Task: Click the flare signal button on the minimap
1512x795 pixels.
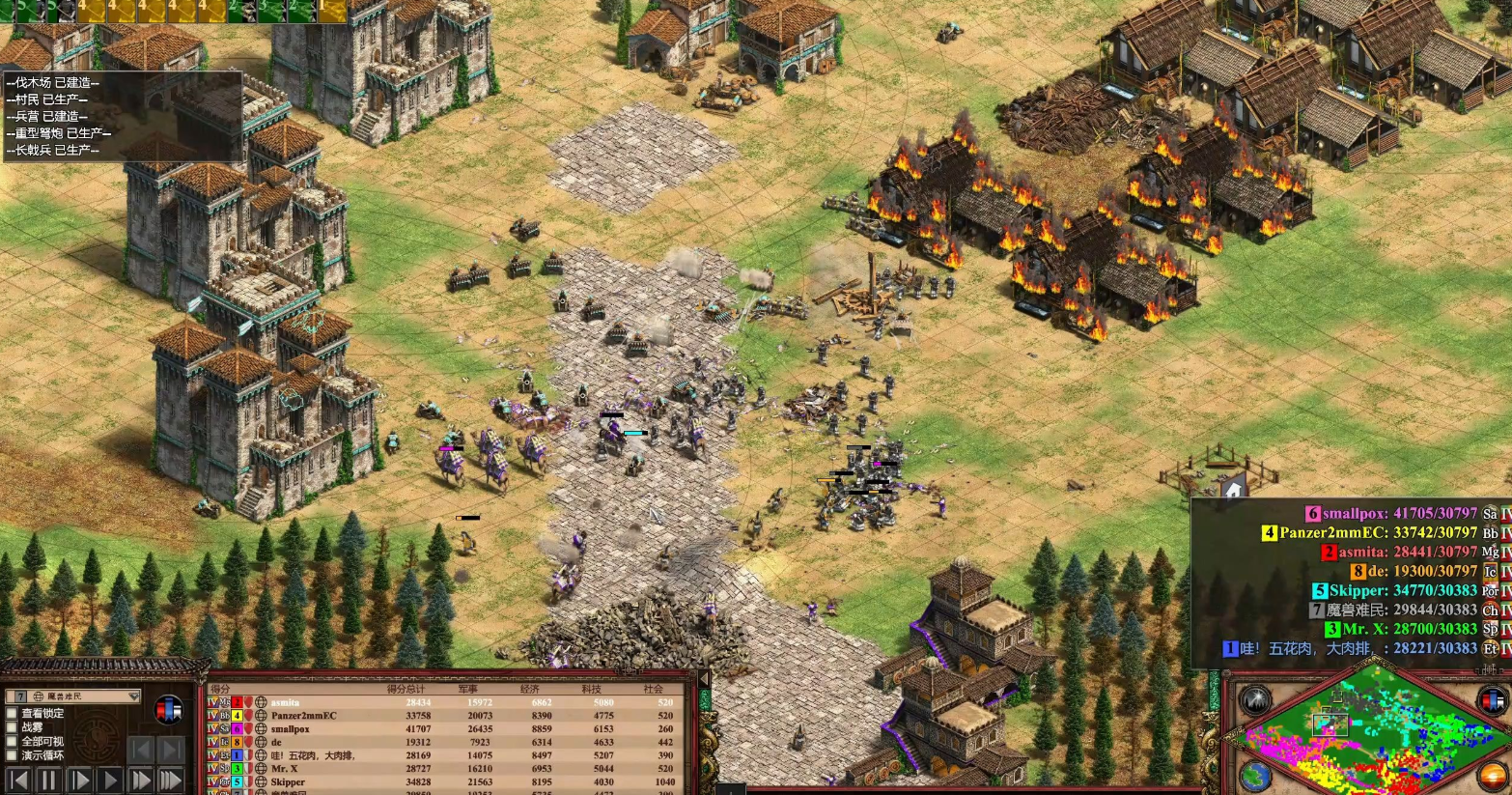Action: point(1255,700)
